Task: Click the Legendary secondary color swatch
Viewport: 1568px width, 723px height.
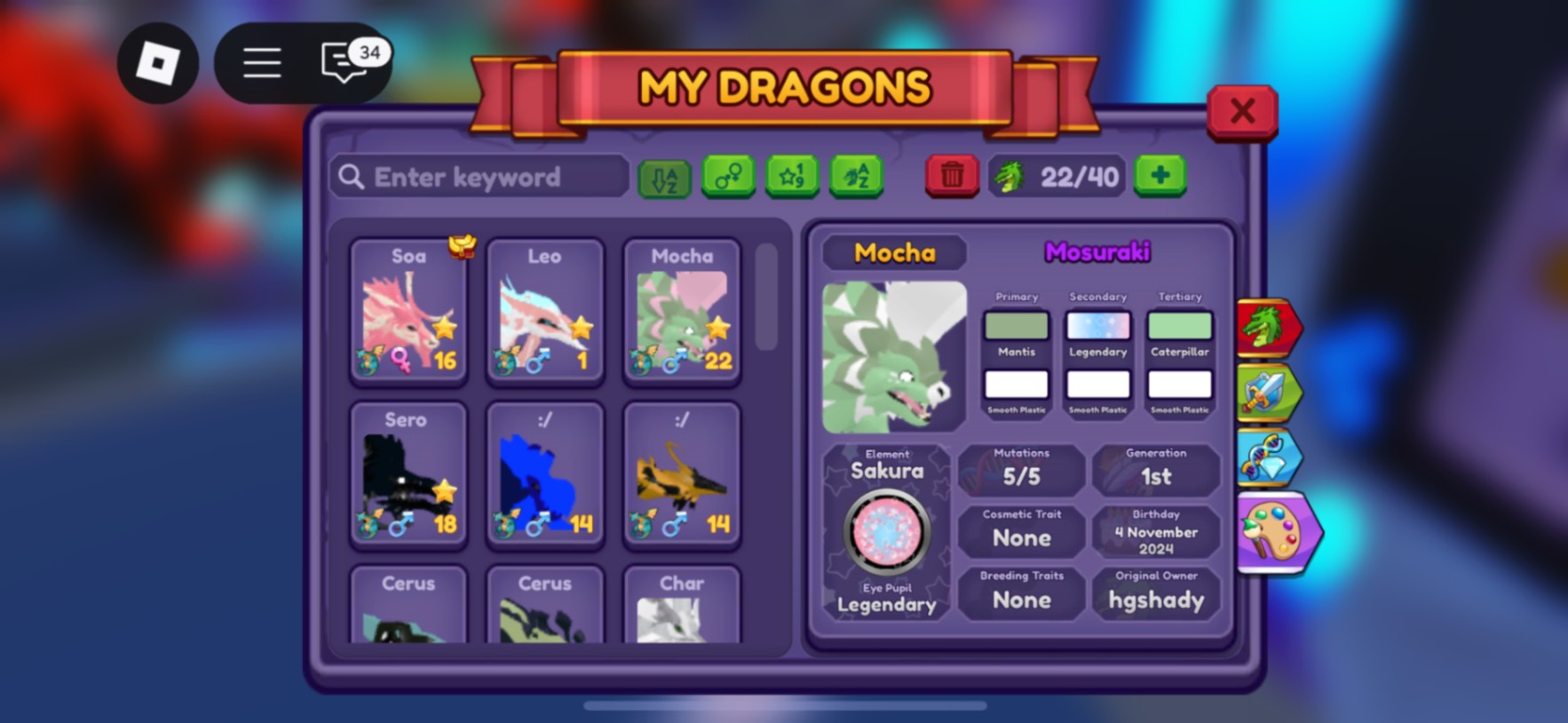Action: pos(1097,324)
